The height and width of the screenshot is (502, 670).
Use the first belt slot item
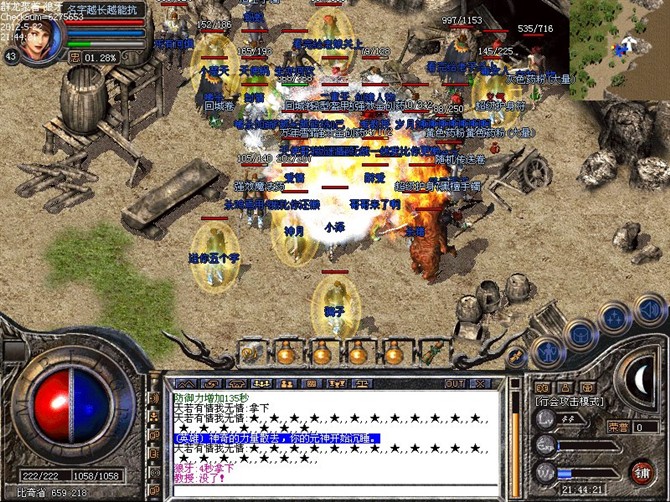coord(249,351)
